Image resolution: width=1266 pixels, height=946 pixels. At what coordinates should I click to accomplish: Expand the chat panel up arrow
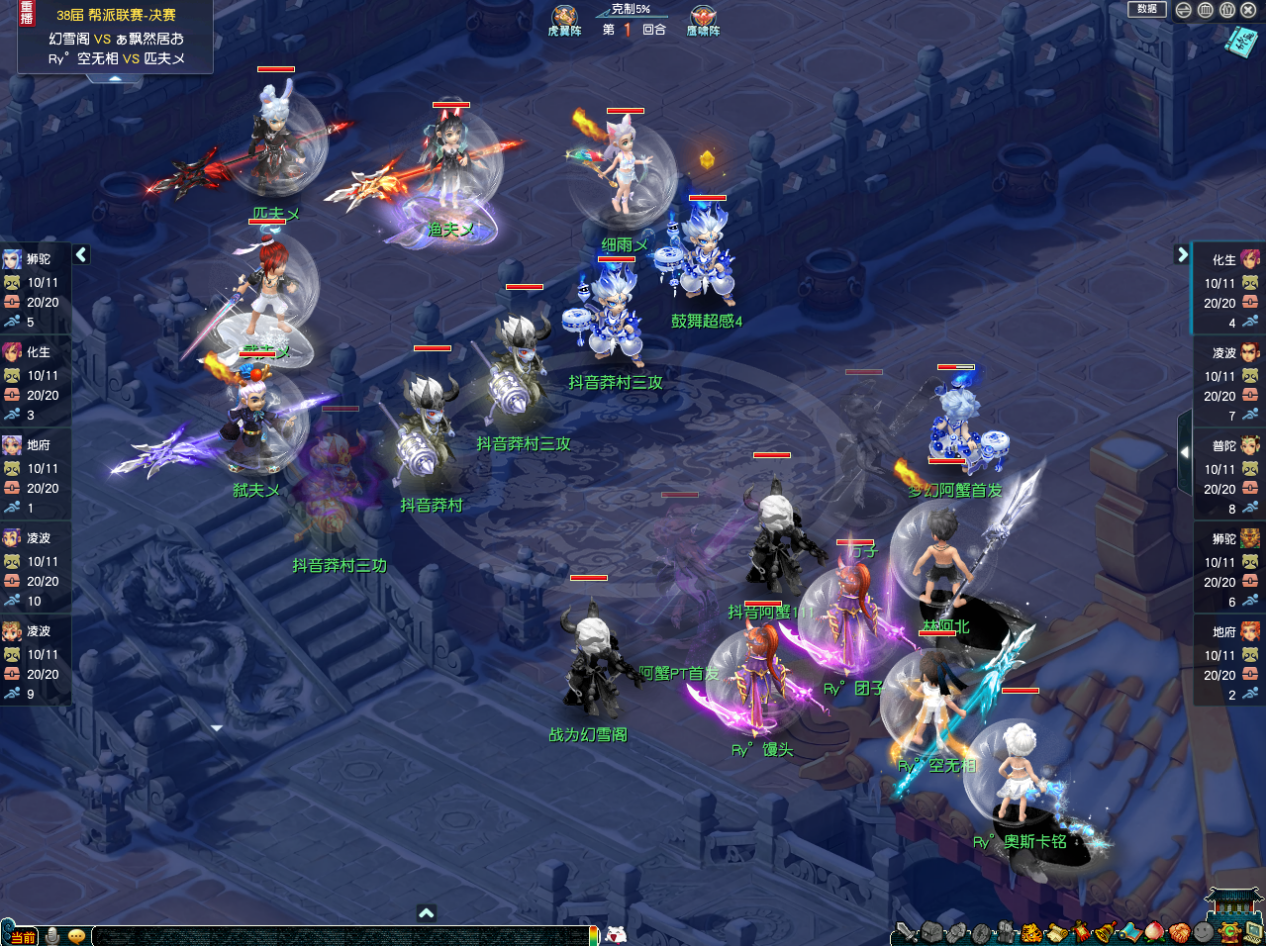click(426, 912)
